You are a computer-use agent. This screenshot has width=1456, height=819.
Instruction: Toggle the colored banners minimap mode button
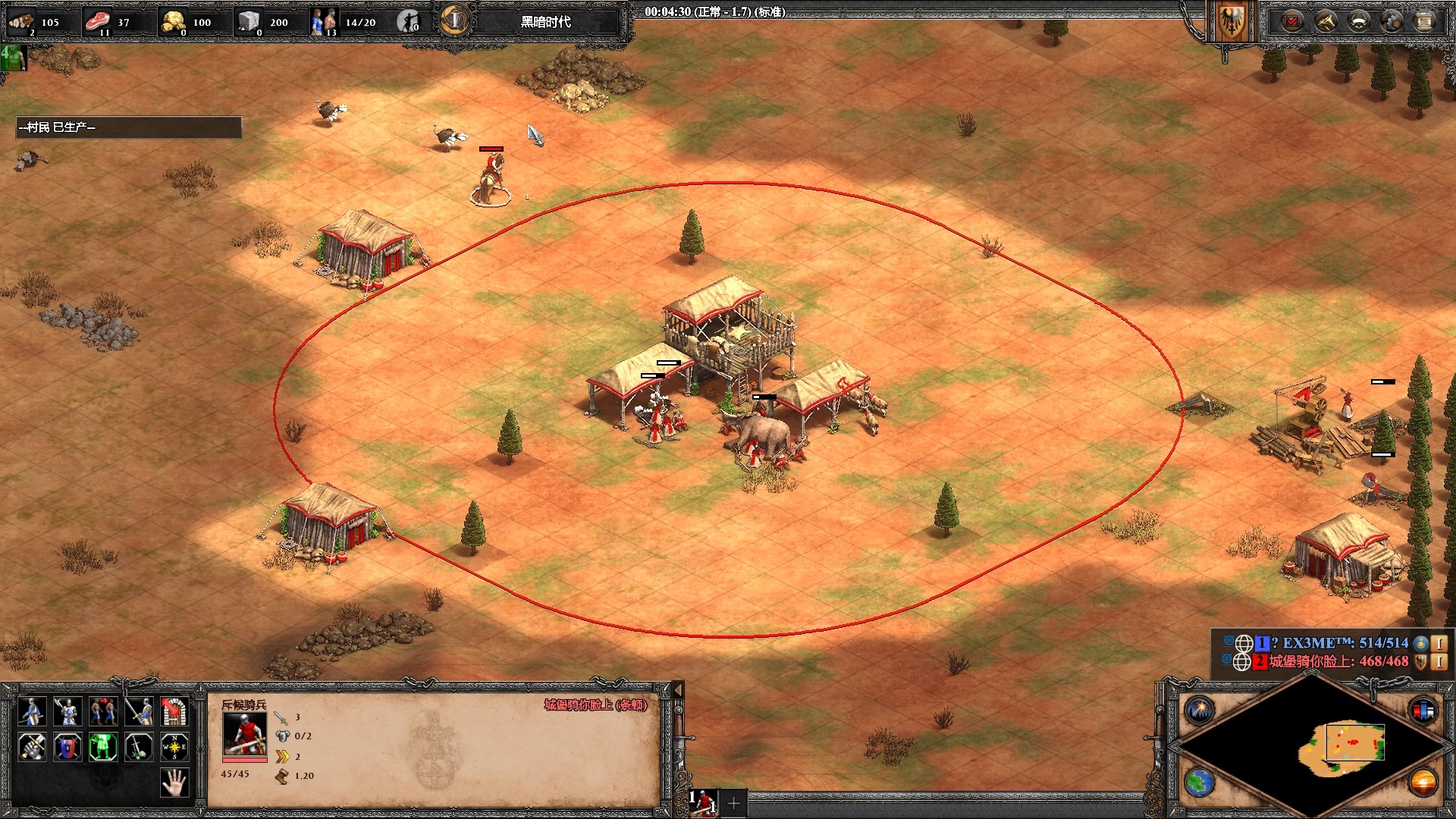[x=1423, y=711]
